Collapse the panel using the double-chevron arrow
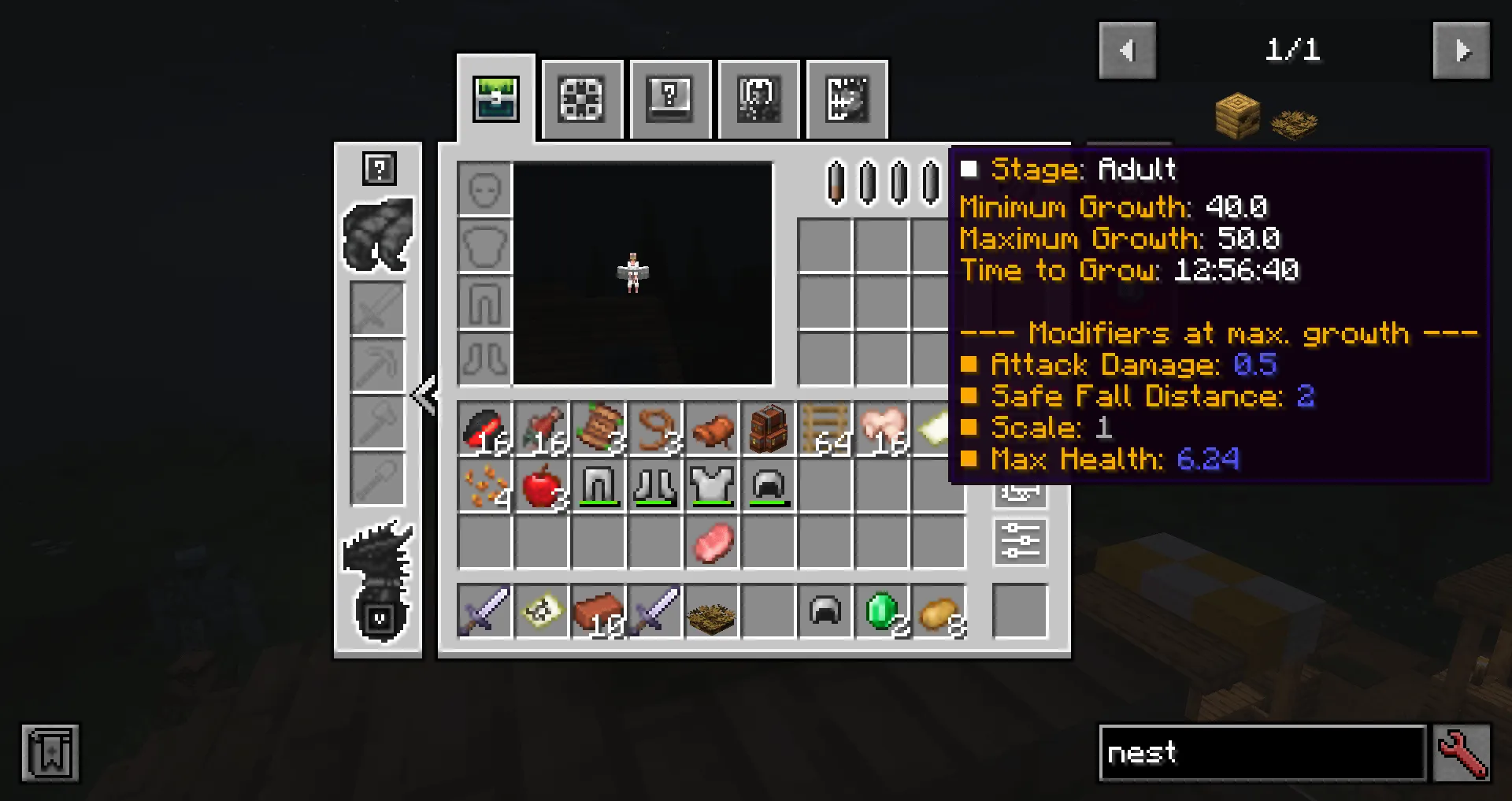This screenshot has height=801, width=1512. pyautogui.click(x=425, y=398)
